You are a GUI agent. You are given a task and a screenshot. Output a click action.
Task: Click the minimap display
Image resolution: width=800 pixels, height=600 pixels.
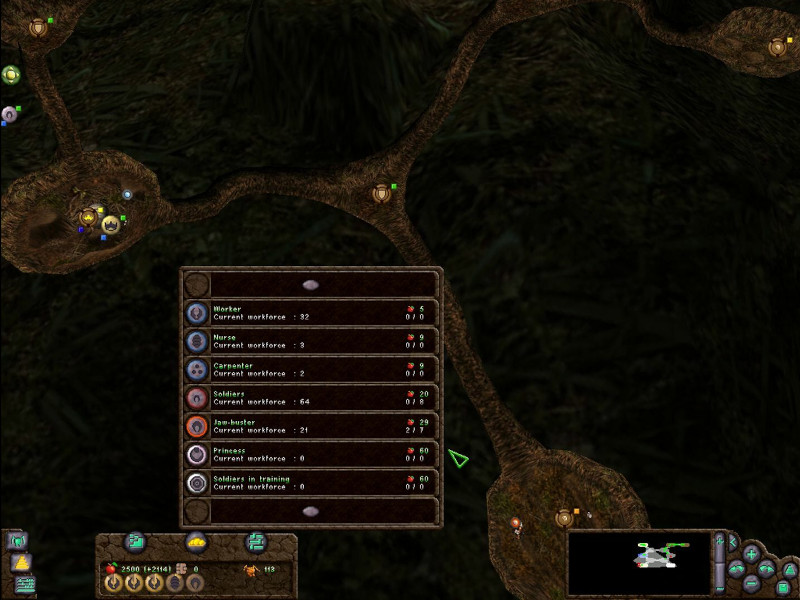pyautogui.click(x=640, y=562)
